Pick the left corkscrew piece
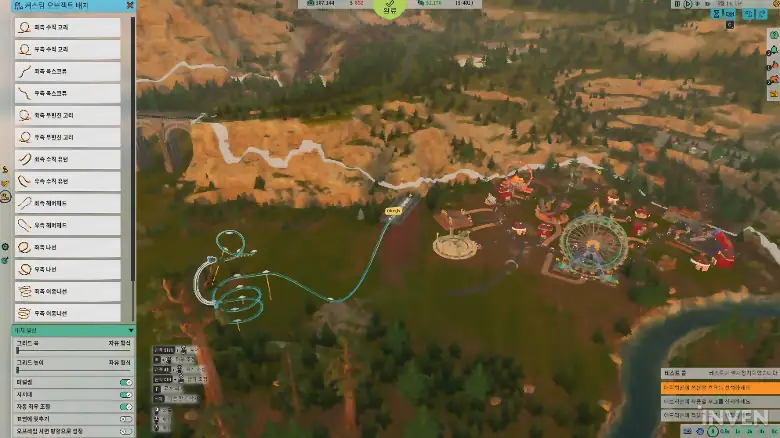This screenshot has width=780, height=438. [x=68, y=72]
